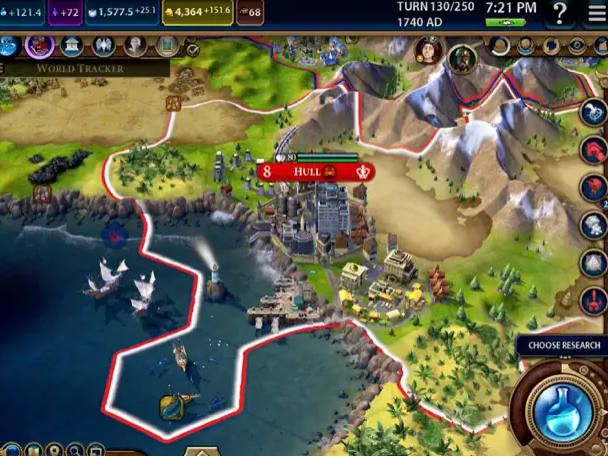Image resolution: width=608 pixels, height=456 pixels.
Task: Open the eye-shaped espionage report icon
Action: [577, 46]
